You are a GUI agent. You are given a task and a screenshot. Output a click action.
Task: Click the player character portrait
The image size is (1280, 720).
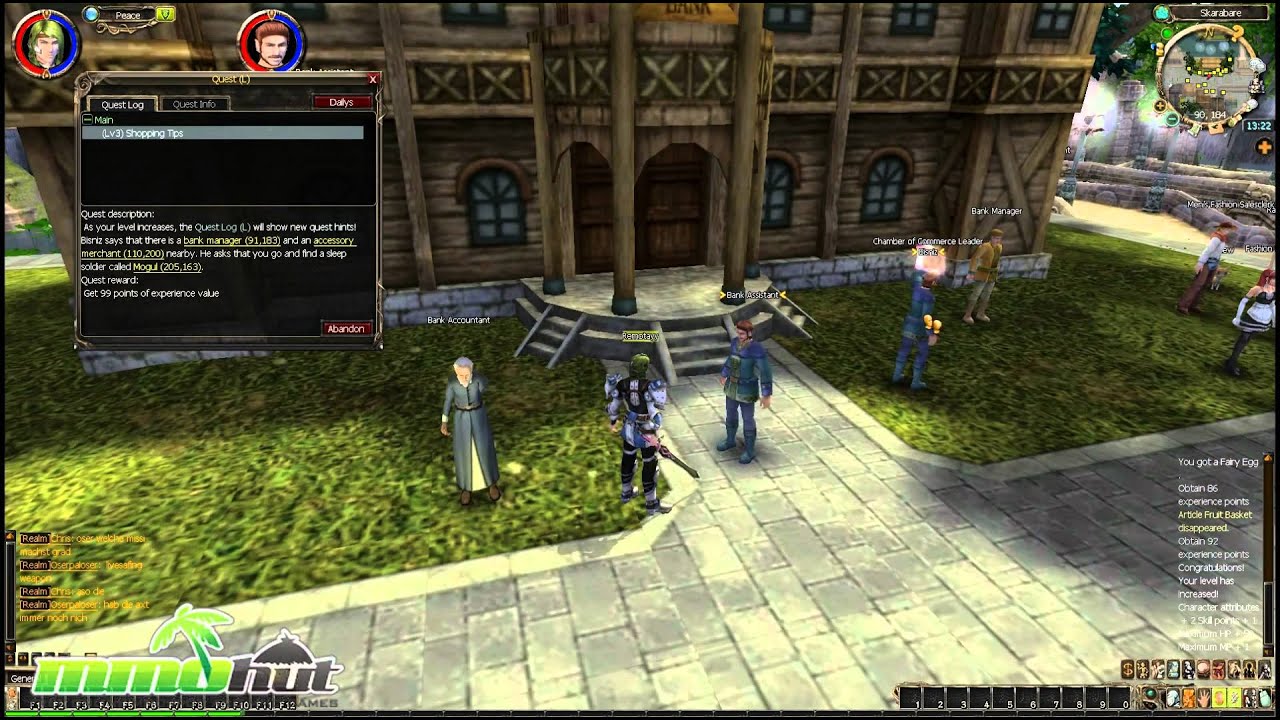(x=45, y=42)
